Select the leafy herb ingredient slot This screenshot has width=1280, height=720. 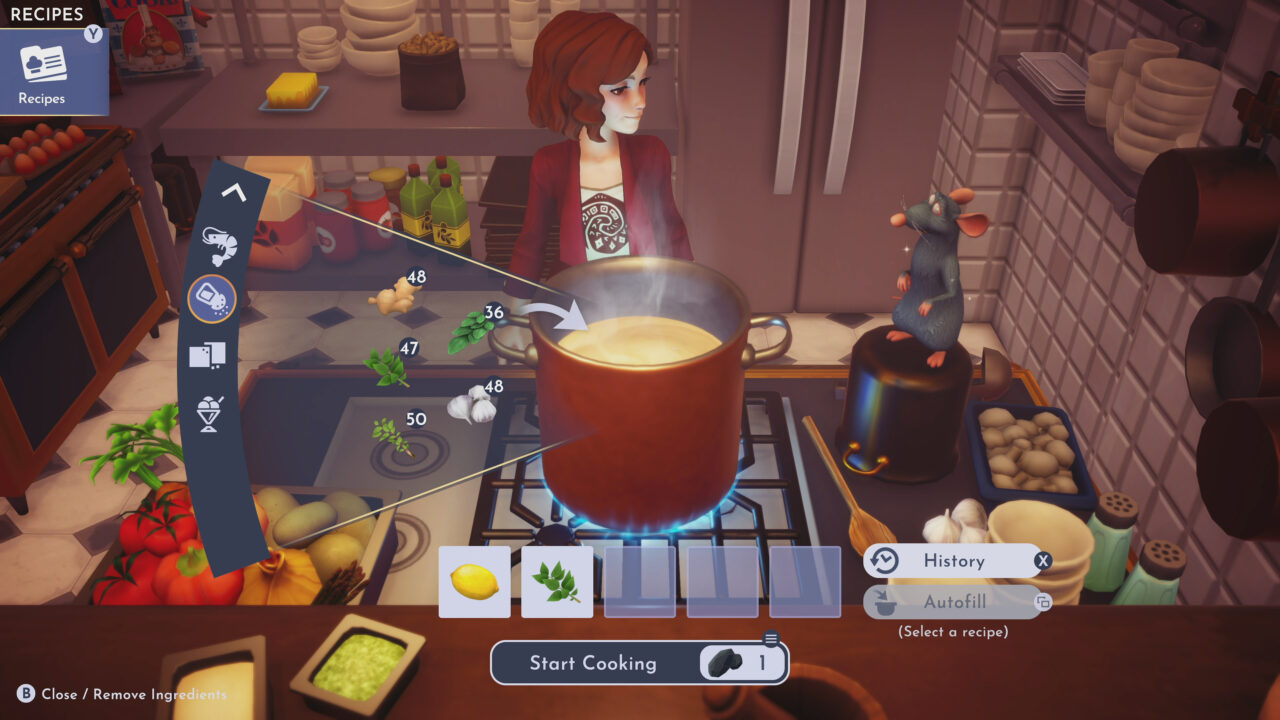point(557,582)
